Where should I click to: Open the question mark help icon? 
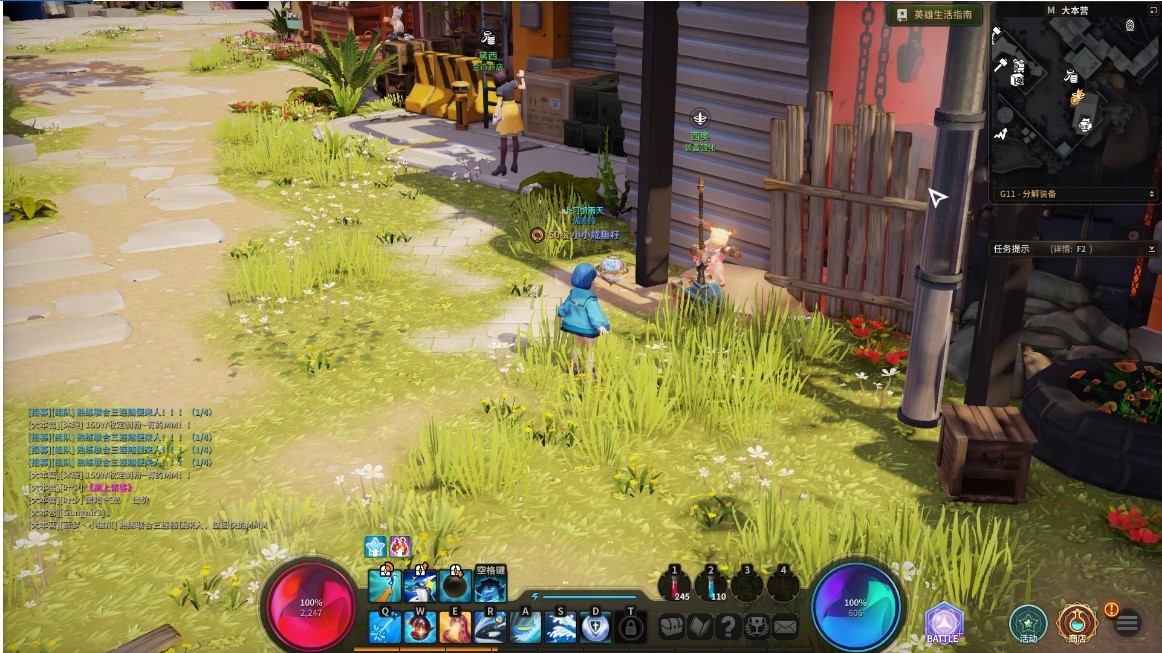(x=729, y=627)
